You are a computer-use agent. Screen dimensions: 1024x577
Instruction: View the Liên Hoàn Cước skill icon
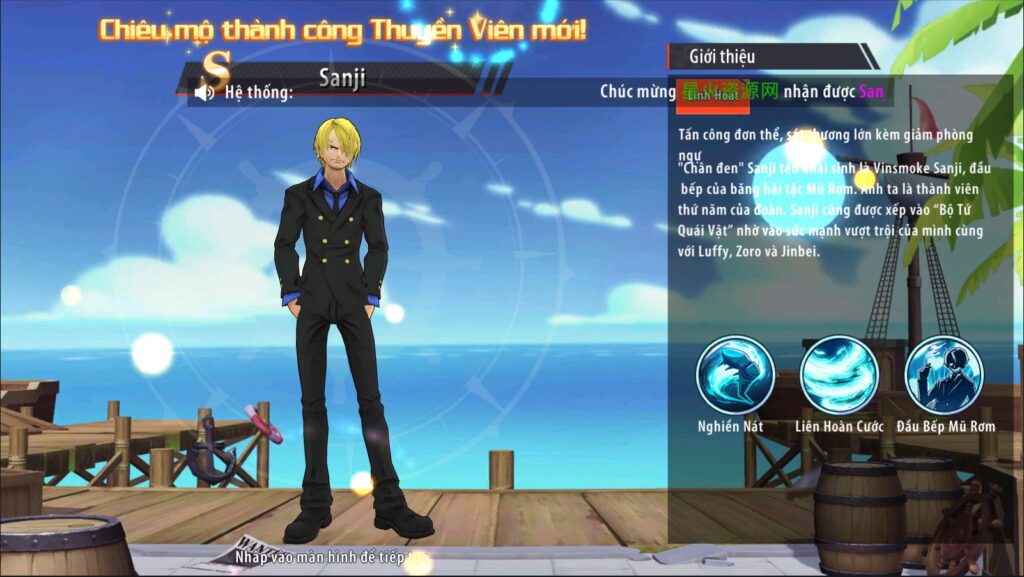click(839, 375)
